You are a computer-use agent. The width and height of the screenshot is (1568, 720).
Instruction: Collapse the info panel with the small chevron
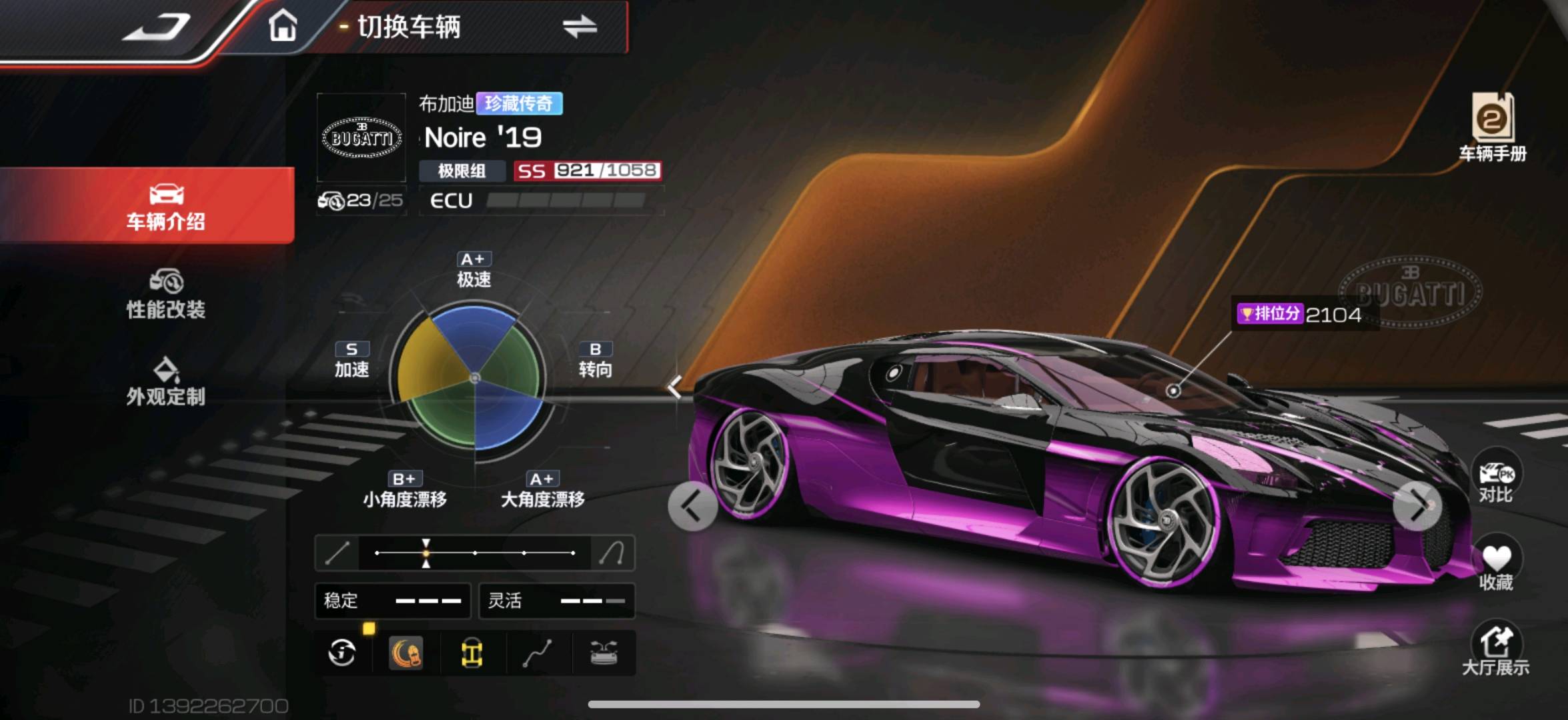point(674,386)
